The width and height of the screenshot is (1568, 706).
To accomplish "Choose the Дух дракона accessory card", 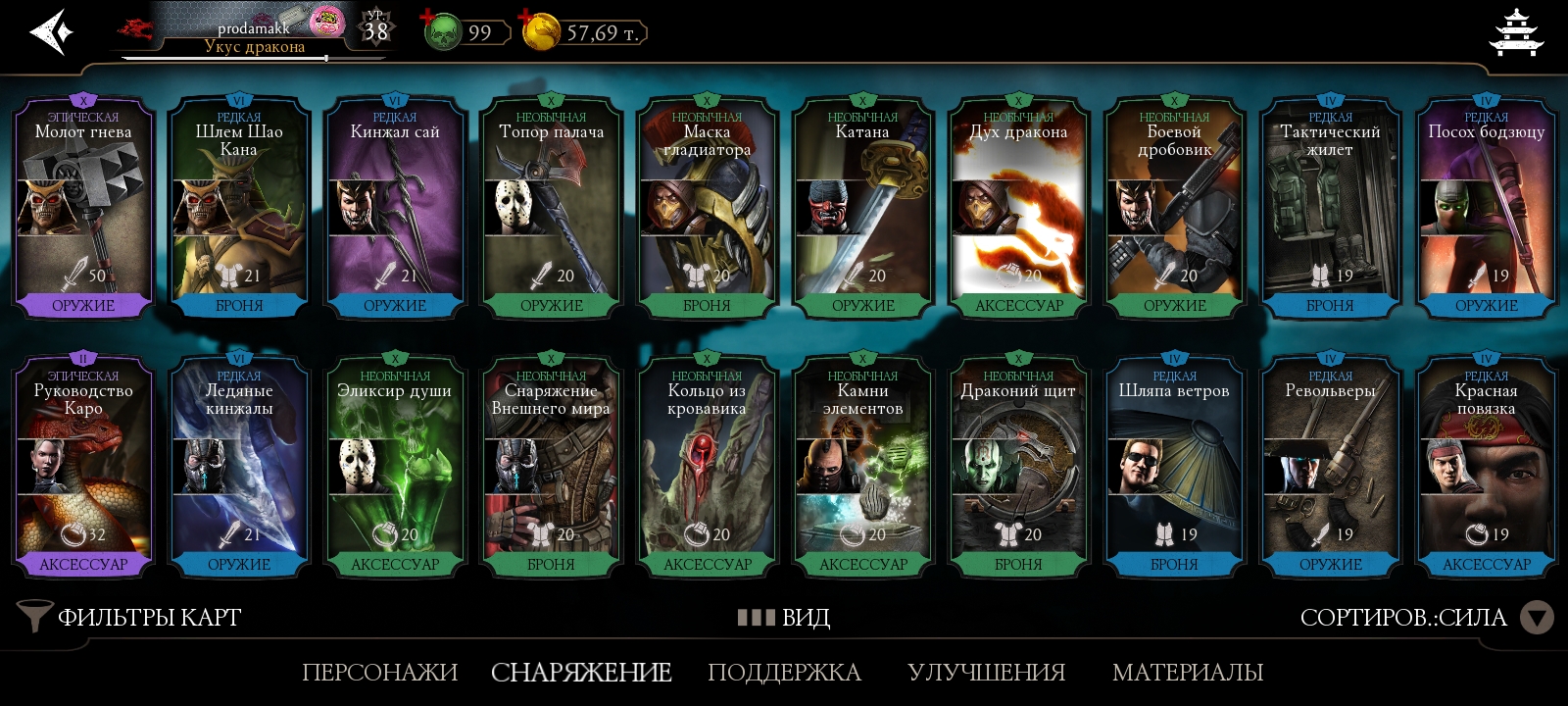I will [1018, 208].
